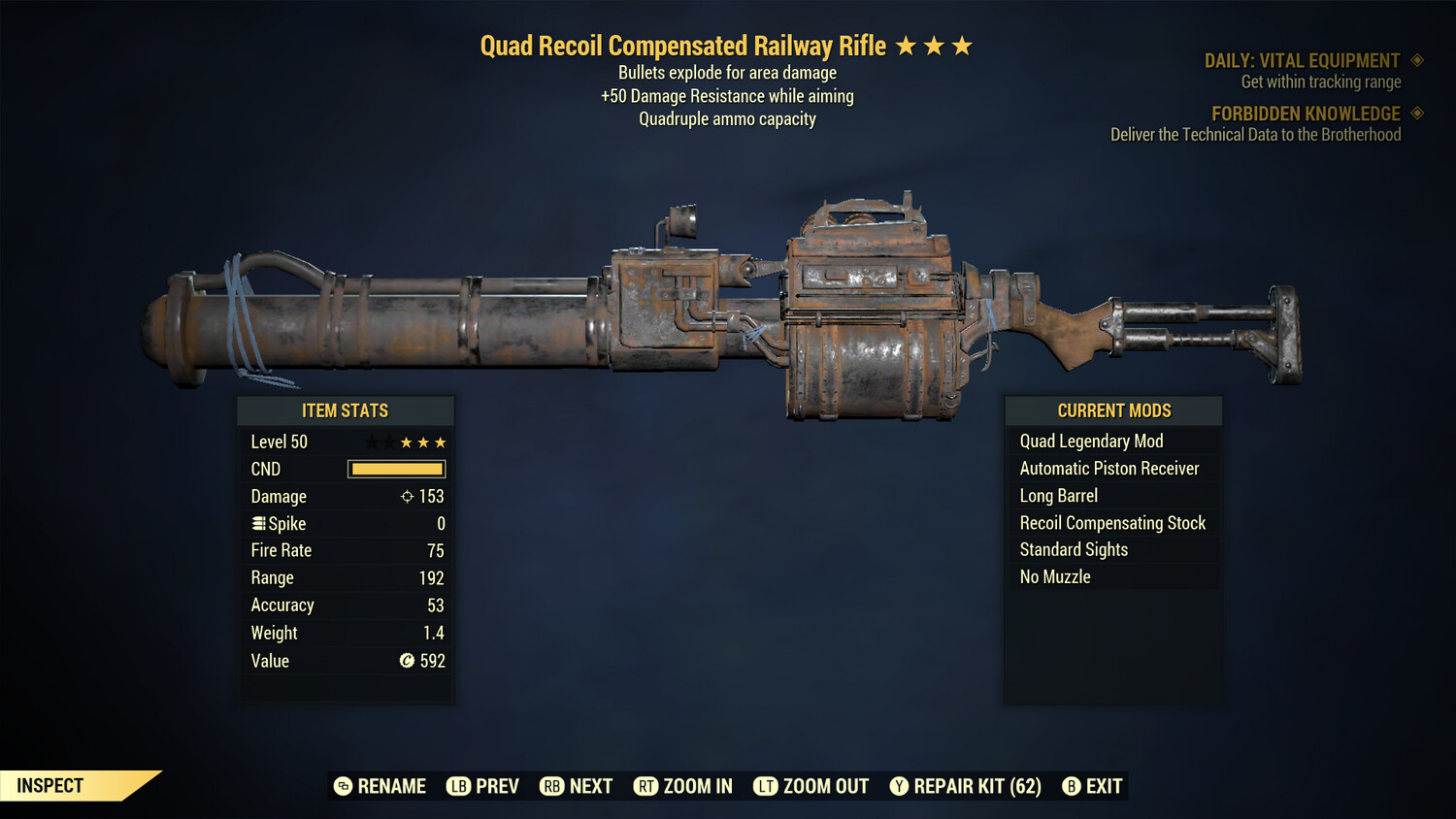
Task: Click the RENAME option on the bottom bar
Action: 392,786
